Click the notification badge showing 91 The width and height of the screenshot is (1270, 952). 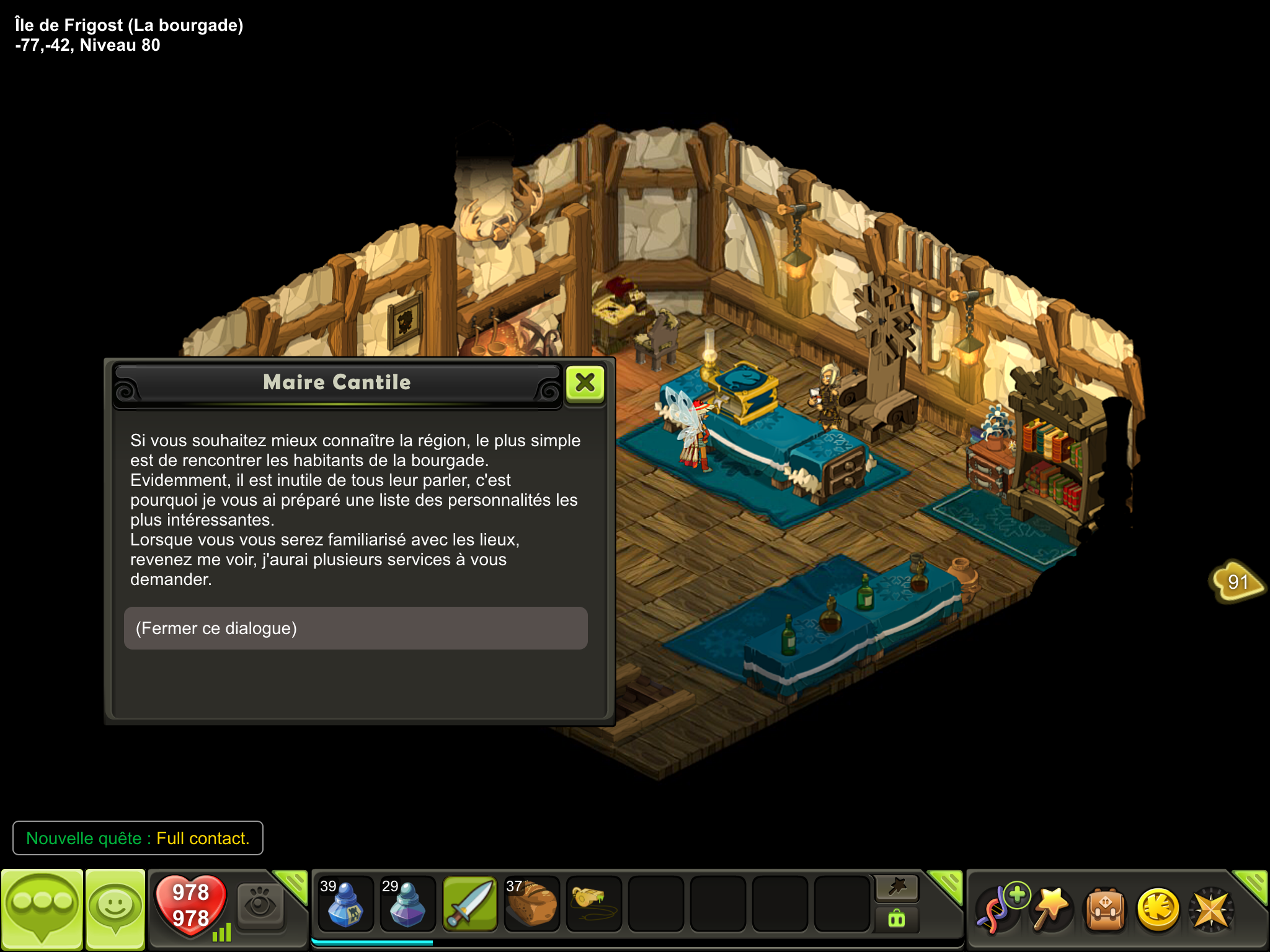pos(1237,581)
